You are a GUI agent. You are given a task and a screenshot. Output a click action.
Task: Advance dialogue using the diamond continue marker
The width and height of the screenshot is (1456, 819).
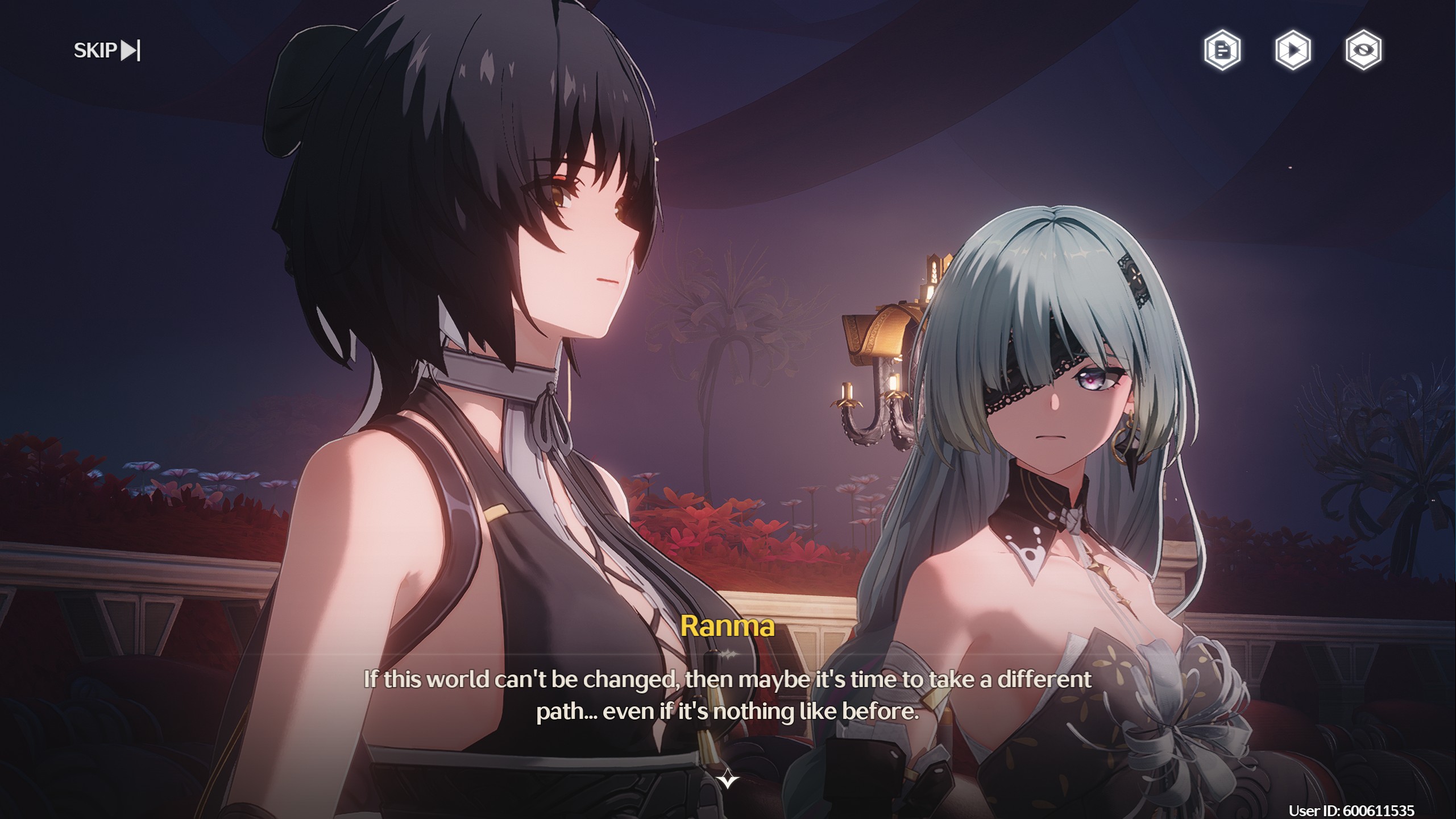tap(728, 779)
